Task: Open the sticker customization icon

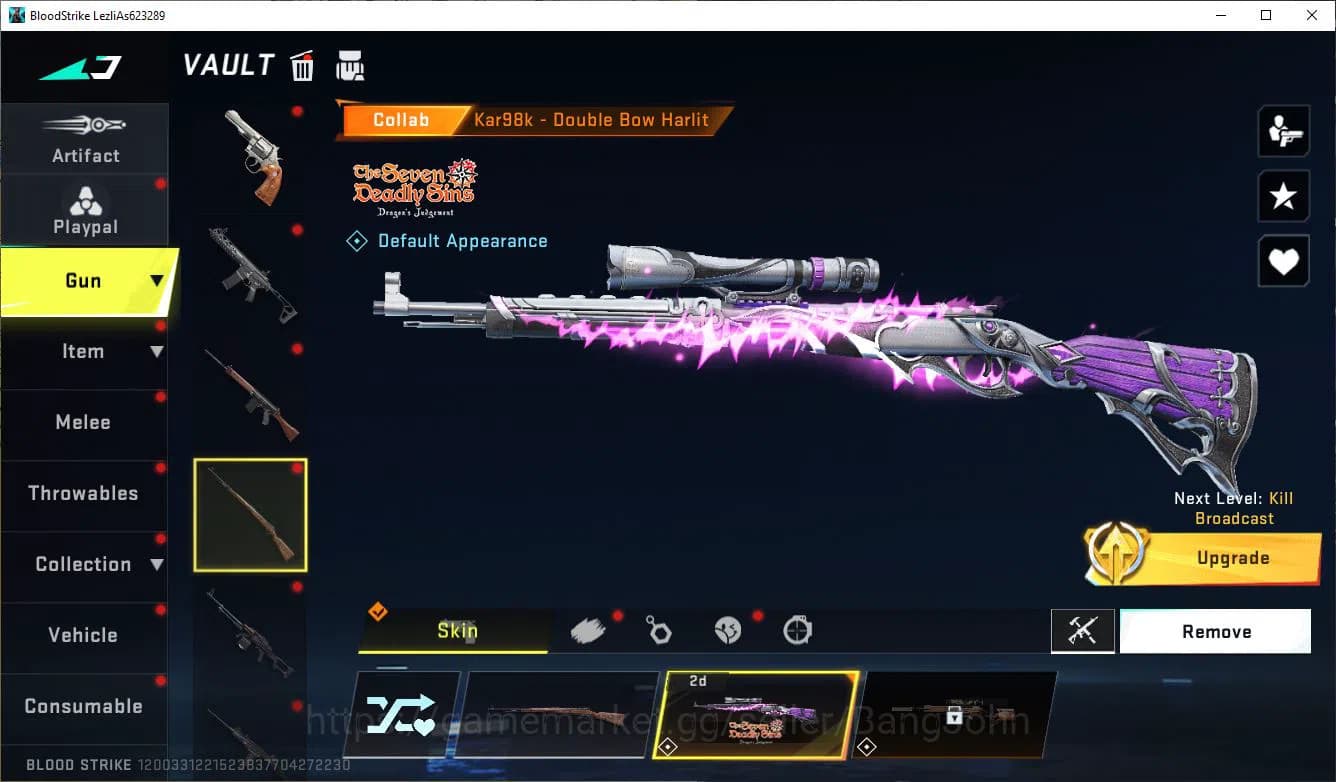Action: tap(728, 628)
